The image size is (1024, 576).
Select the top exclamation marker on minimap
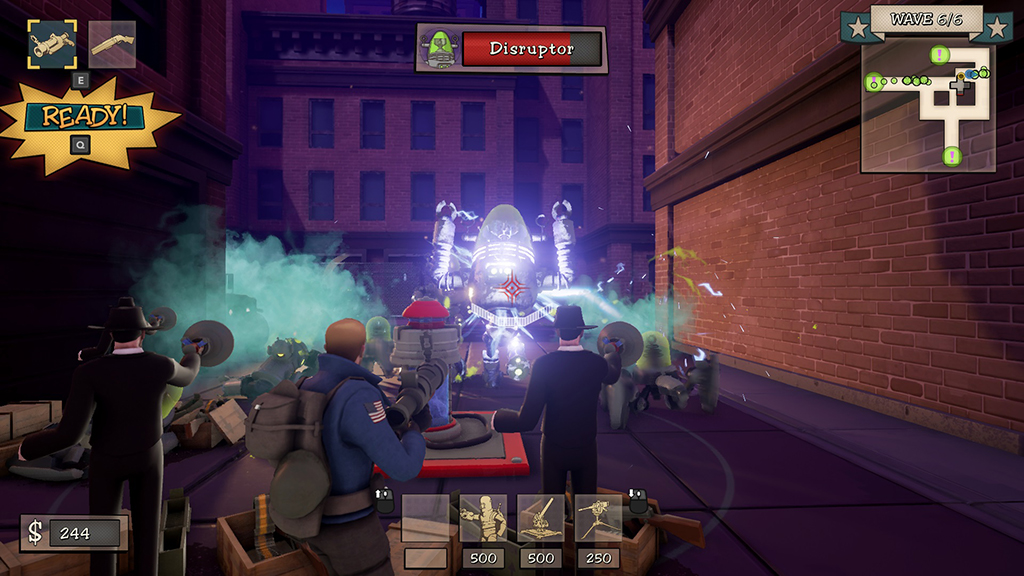940,55
